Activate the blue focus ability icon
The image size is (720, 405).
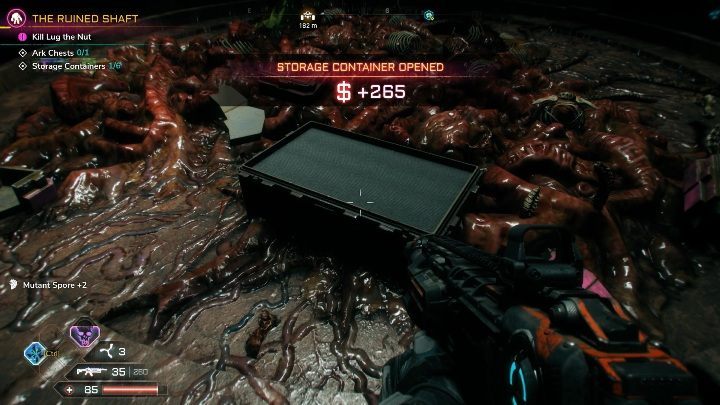pos(36,354)
